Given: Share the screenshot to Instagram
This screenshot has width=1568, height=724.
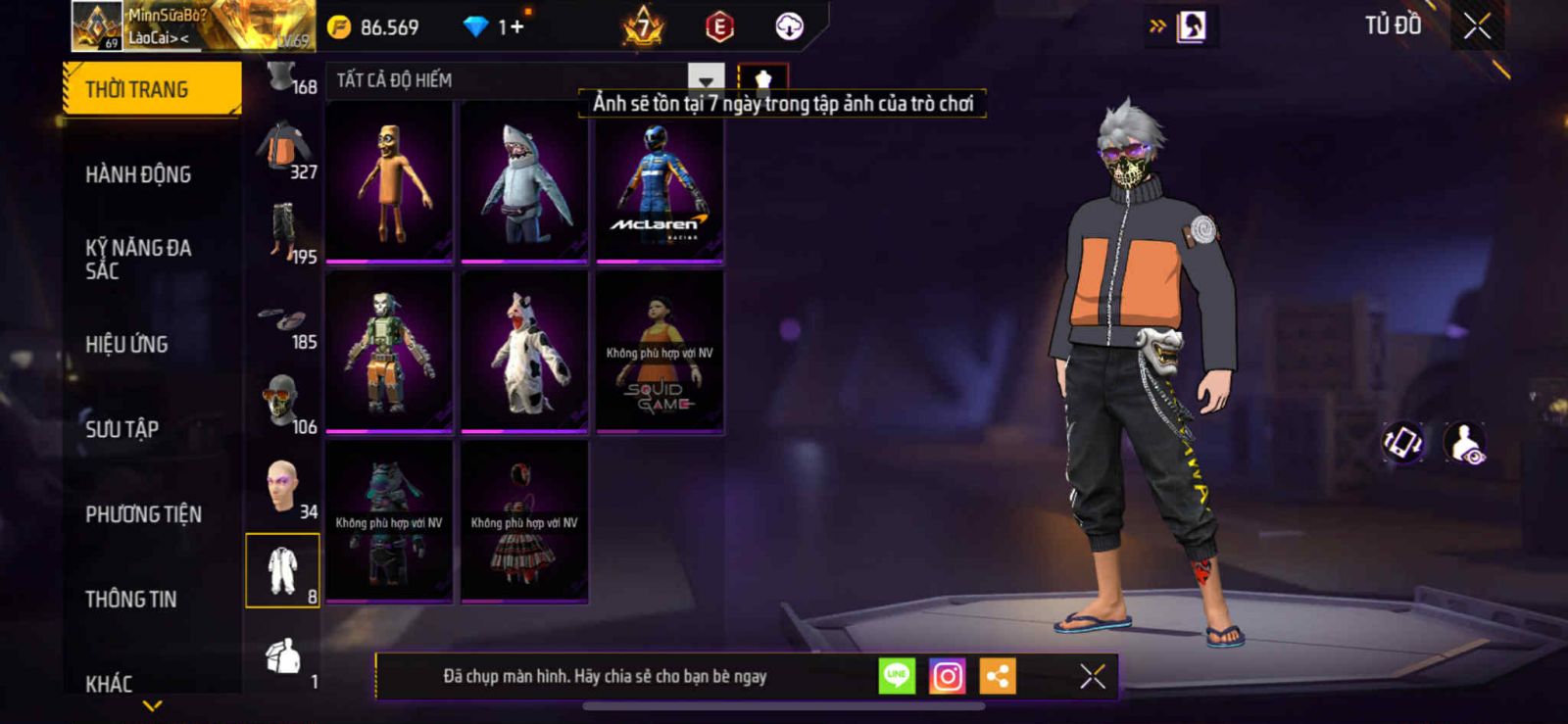Looking at the screenshot, I should pos(947,676).
